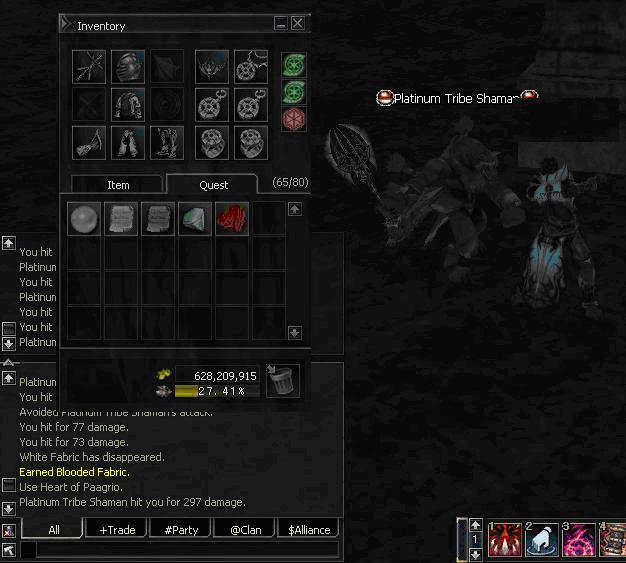The height and width of the screenshot is (563, 626).
Task: Pick the green crystal quest item
Action: [x=194, y=219]
